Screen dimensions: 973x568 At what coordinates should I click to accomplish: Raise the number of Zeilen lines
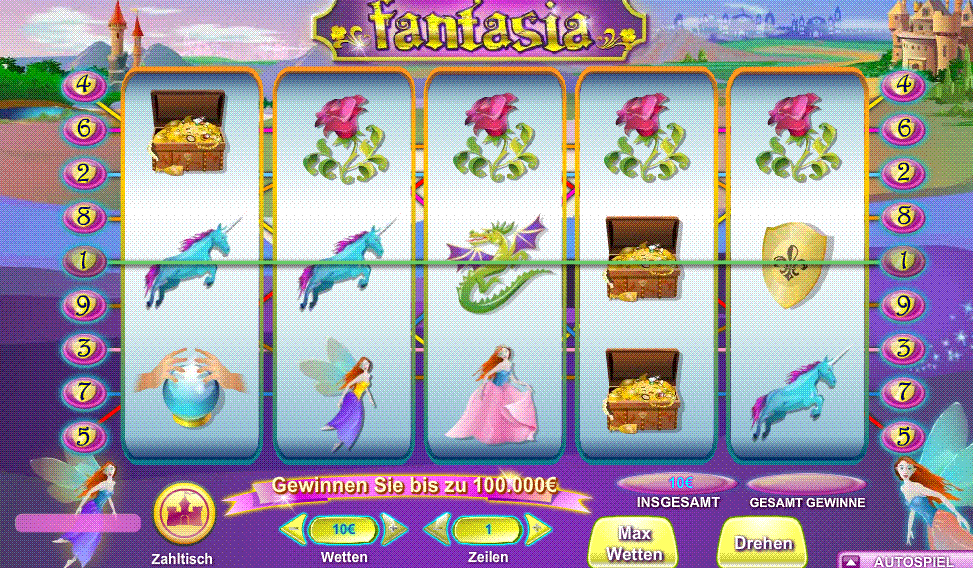tap(537, 528)
